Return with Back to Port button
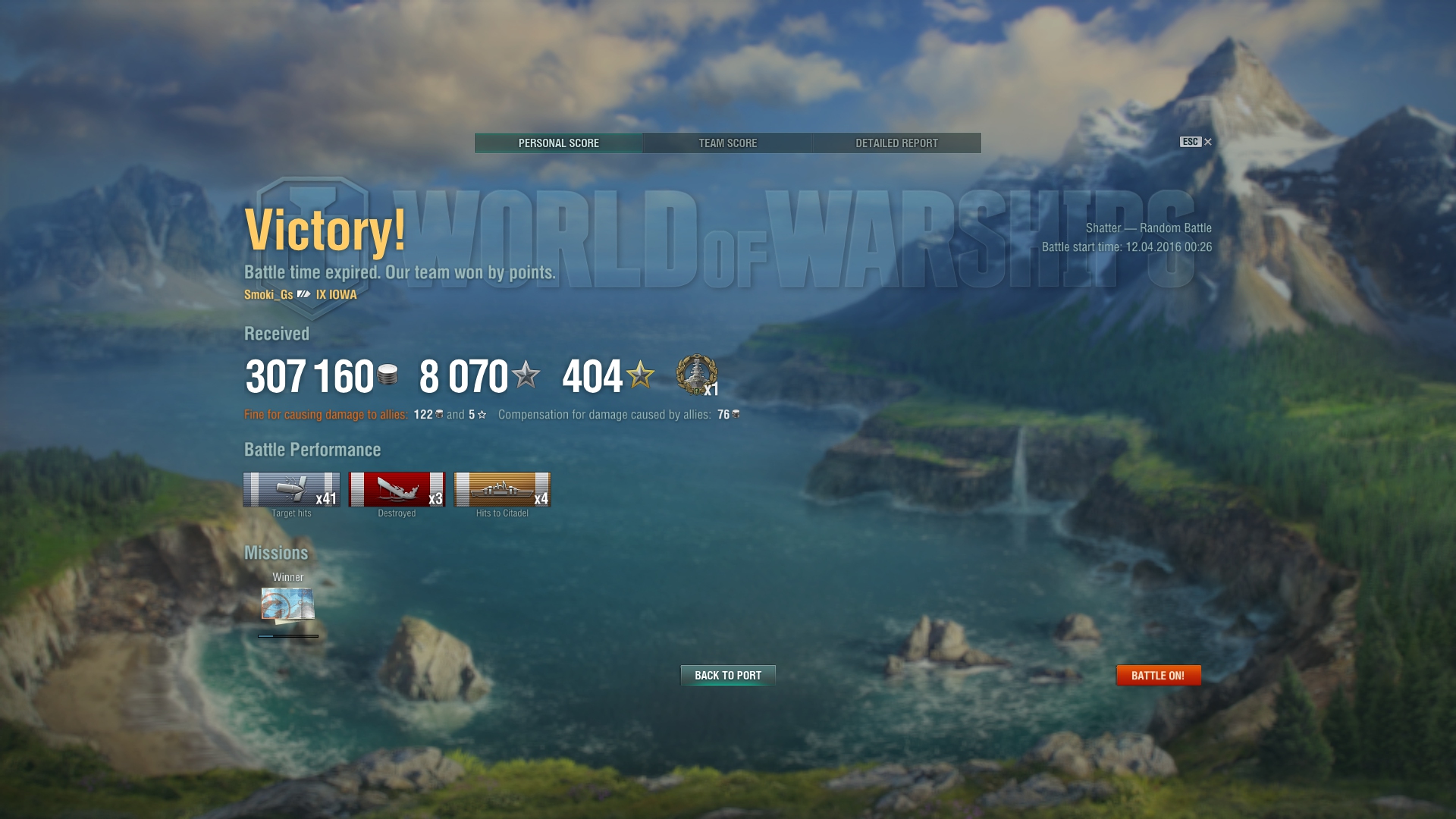The image size is (1456, 819). point(728,675)
